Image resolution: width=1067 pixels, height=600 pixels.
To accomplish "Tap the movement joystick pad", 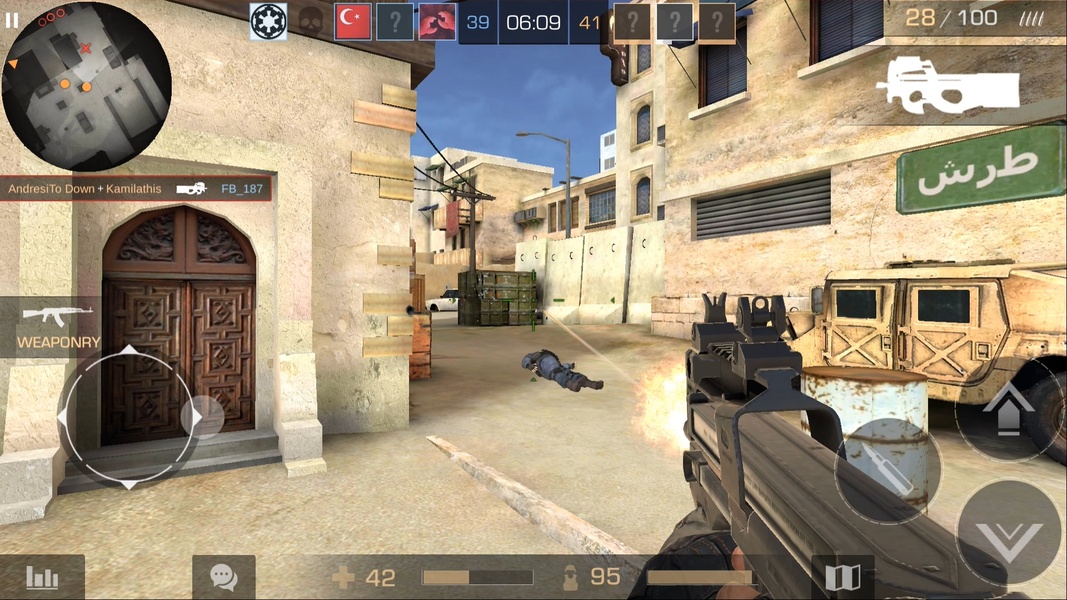I will 130,417.
